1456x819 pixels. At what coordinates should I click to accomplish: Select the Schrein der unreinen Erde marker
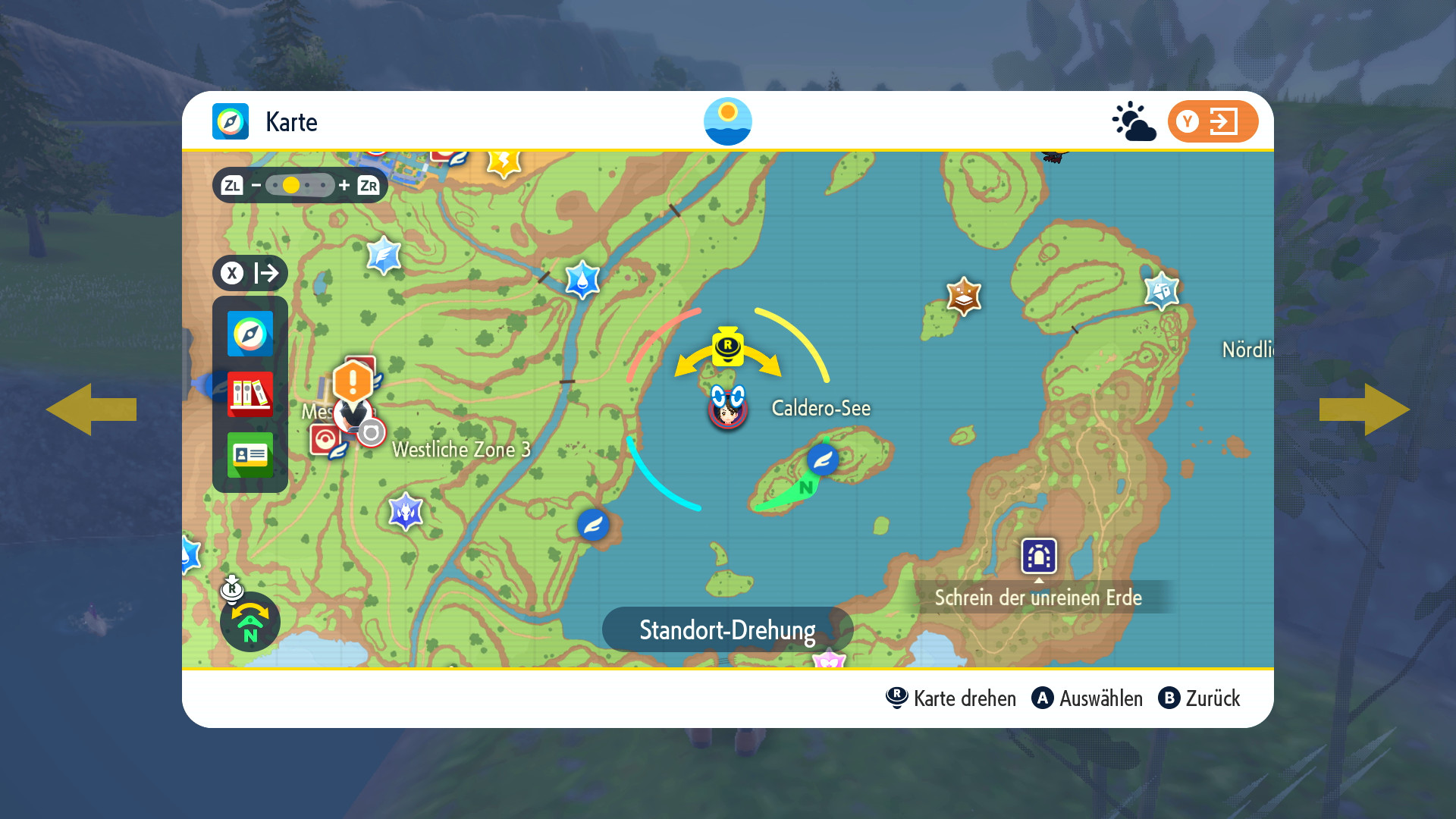1038,556
